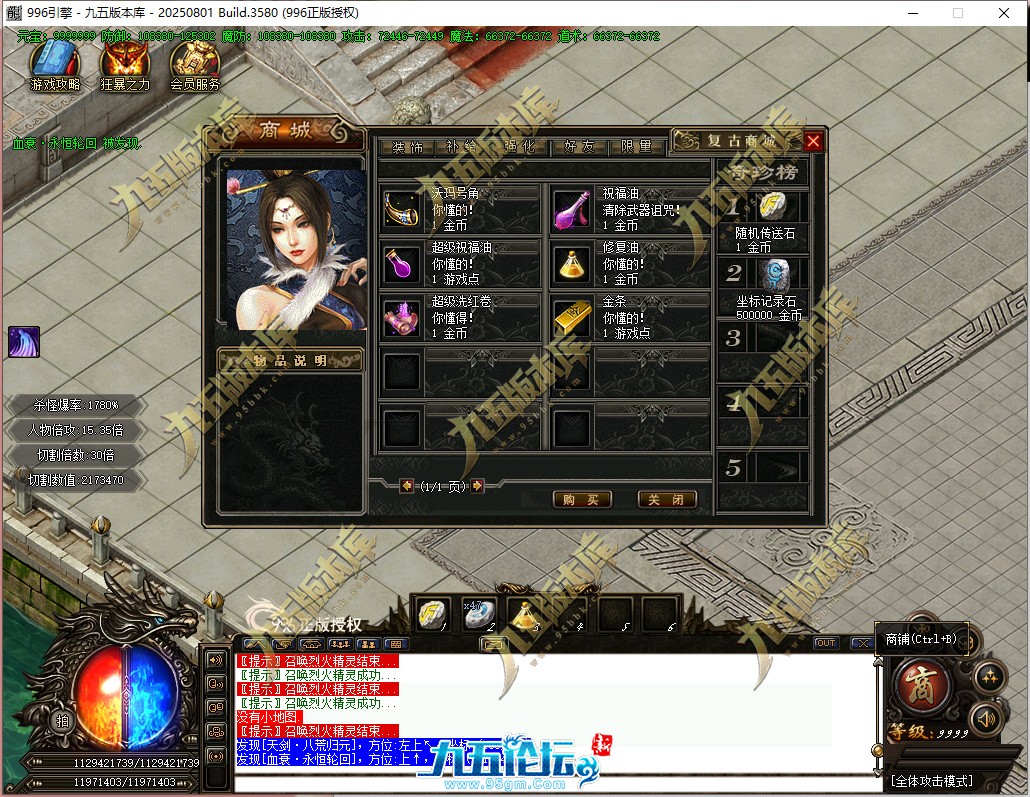Pick the 修复油 yellow flask item

[572, 264]
